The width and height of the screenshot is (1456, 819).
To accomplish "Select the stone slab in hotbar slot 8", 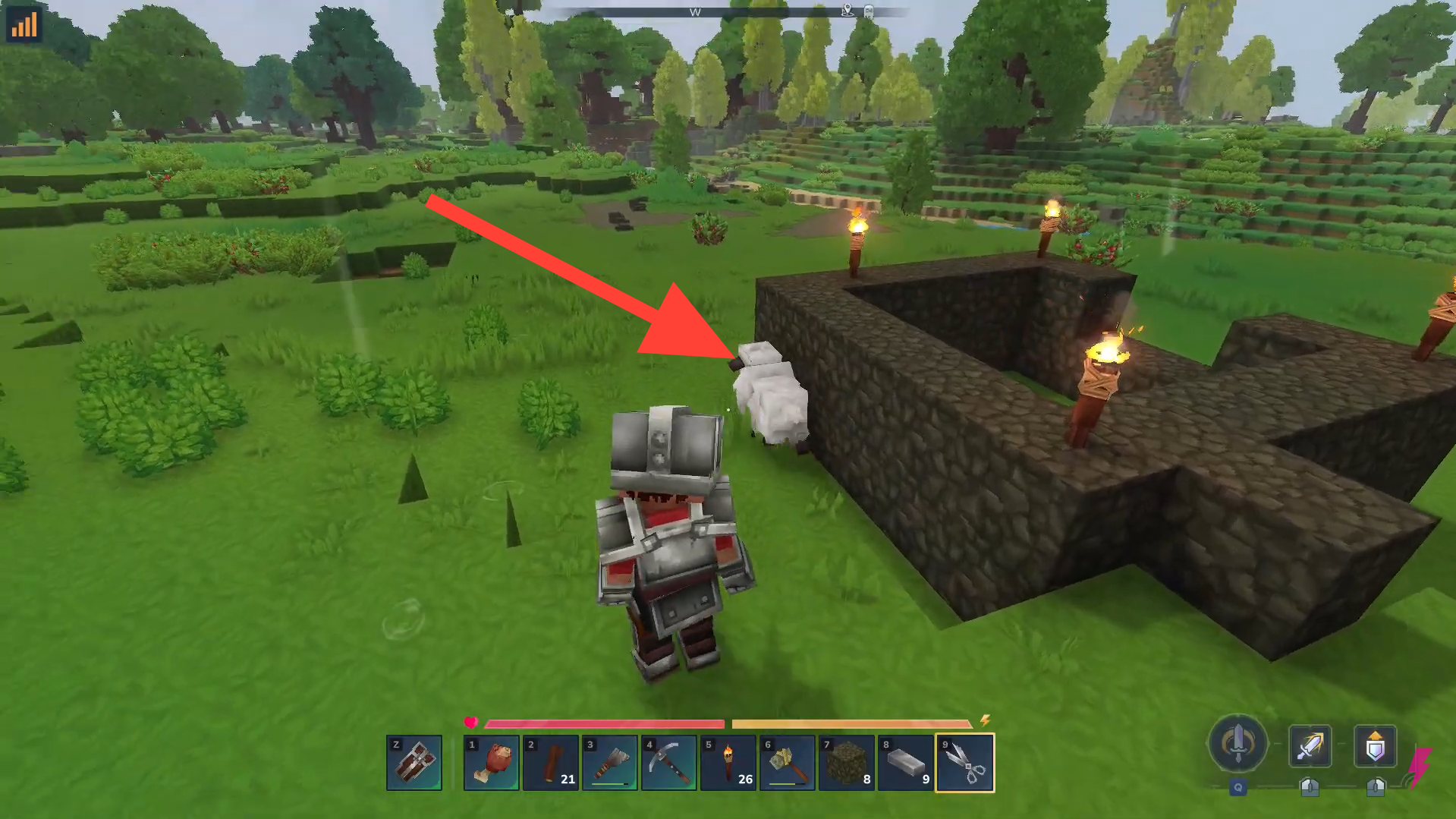I will (906, 763).
